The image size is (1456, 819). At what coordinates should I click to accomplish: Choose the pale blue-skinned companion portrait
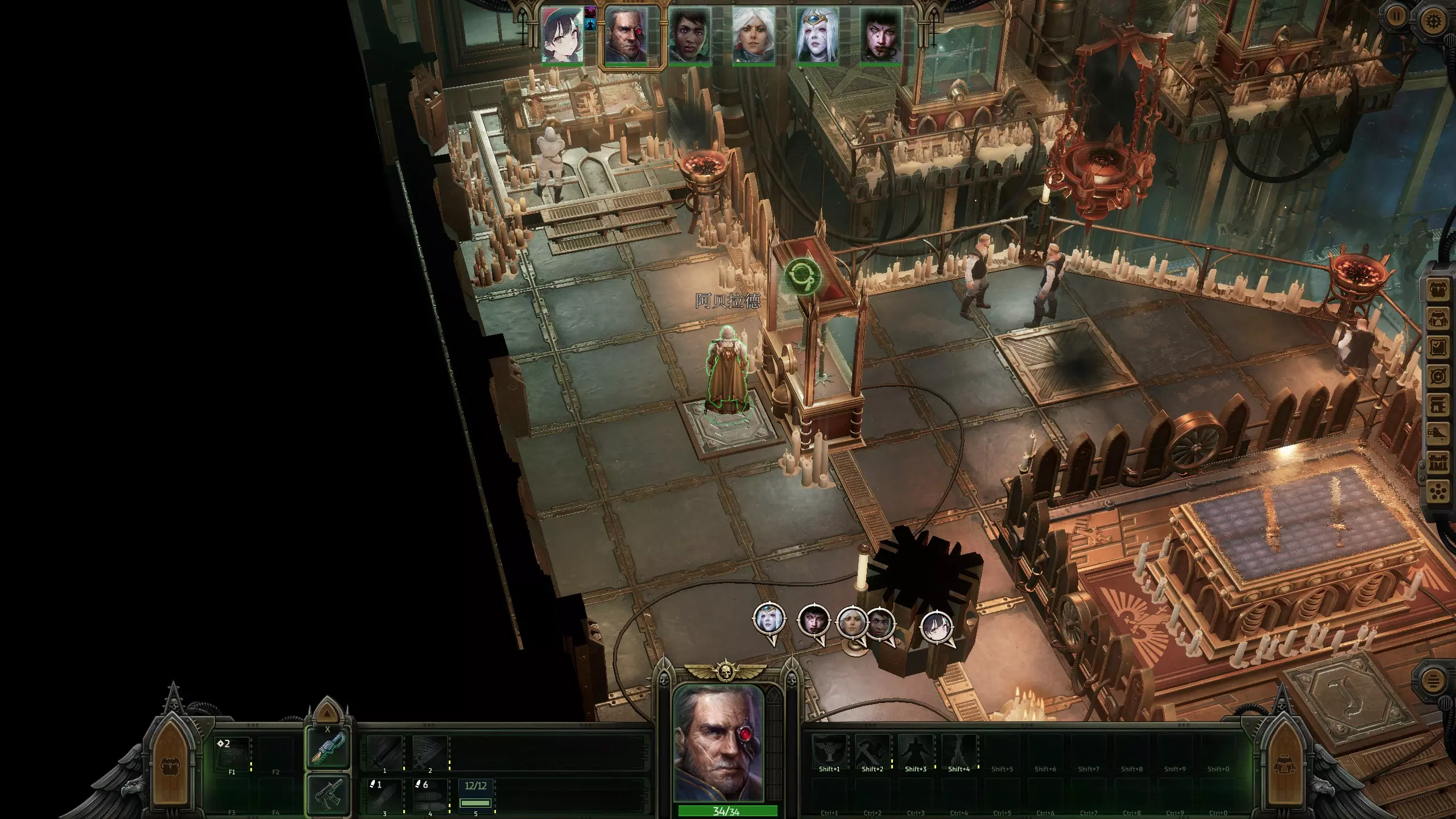(x=817, y=34)
